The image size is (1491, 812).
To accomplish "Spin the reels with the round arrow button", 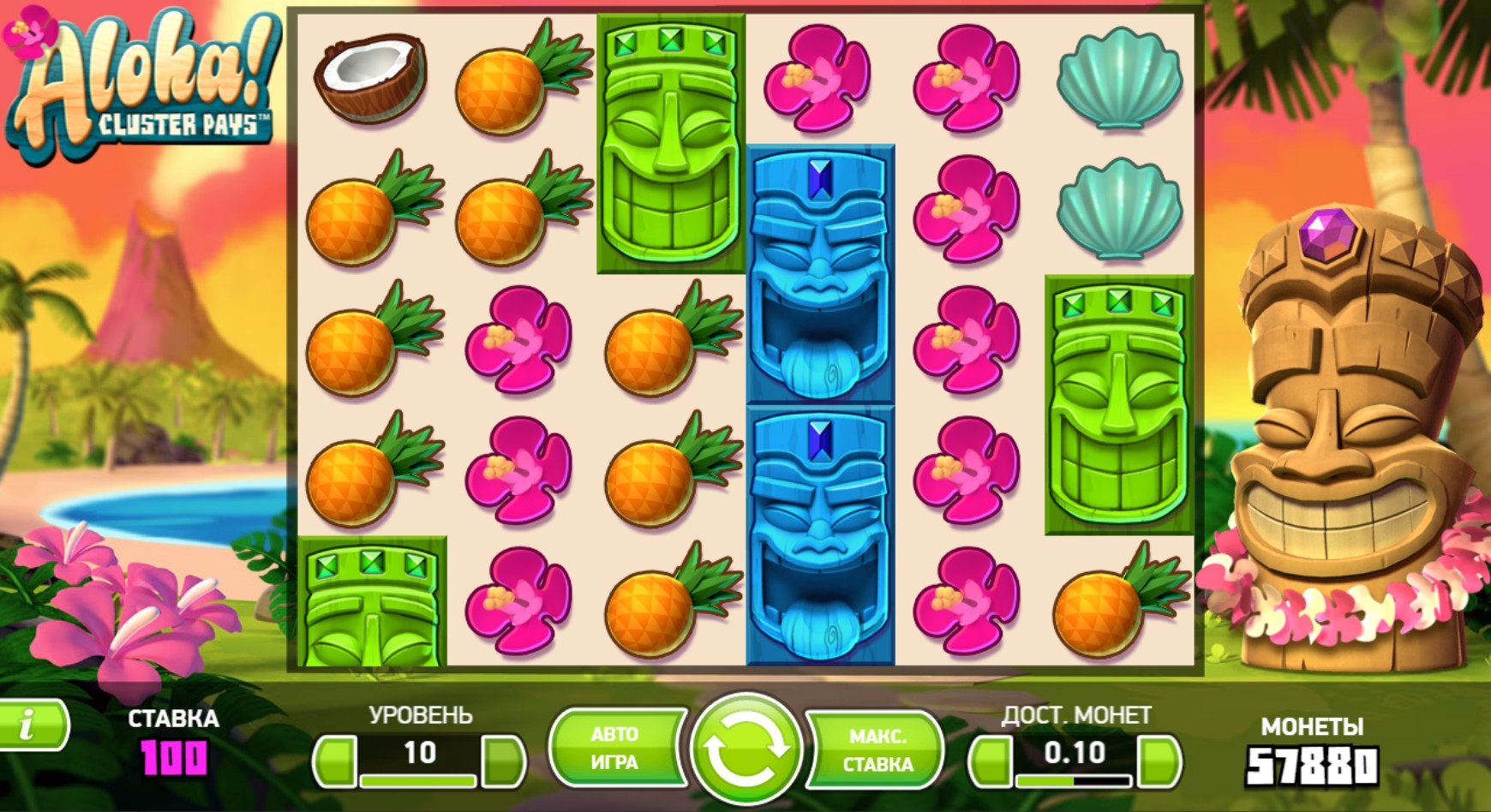I will (745, 749).
